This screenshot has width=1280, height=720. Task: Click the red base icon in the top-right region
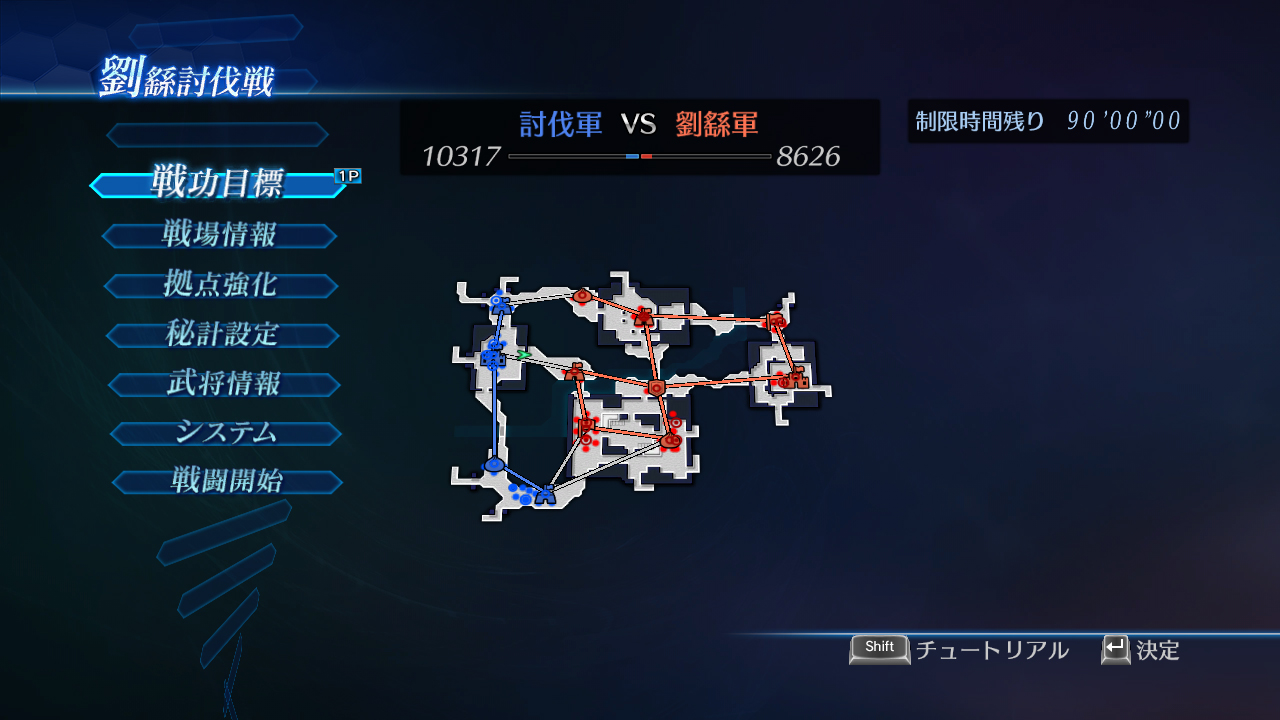click(x=776, y=320)
